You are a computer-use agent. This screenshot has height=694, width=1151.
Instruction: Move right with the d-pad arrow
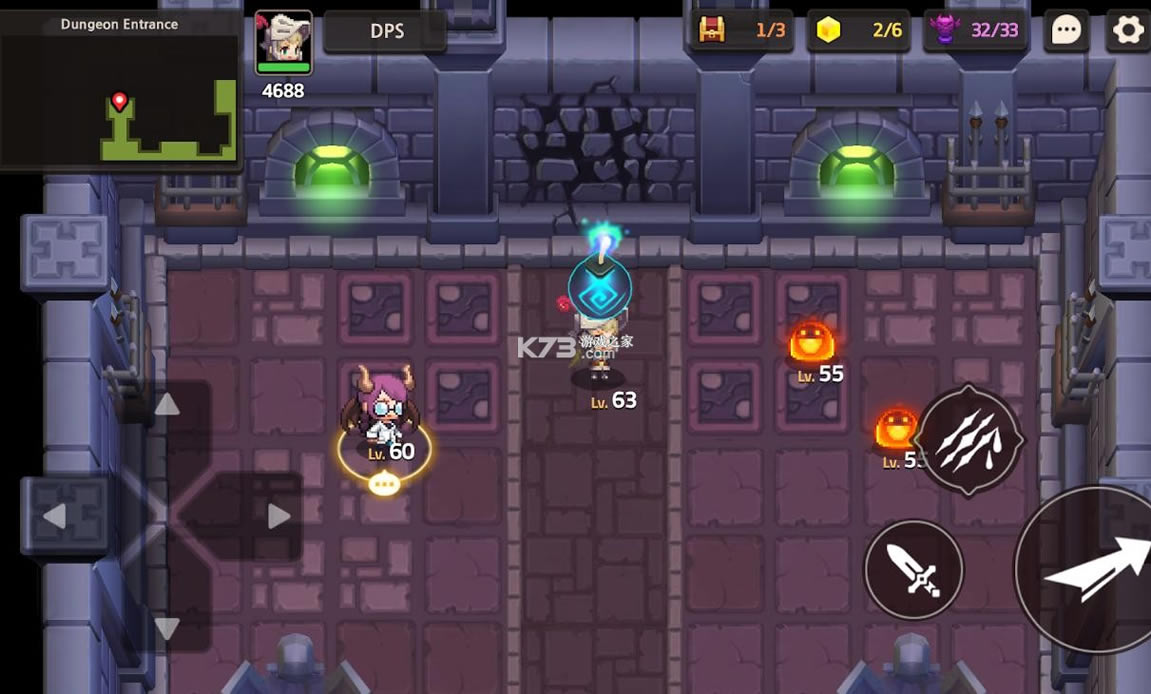(279, 516)
